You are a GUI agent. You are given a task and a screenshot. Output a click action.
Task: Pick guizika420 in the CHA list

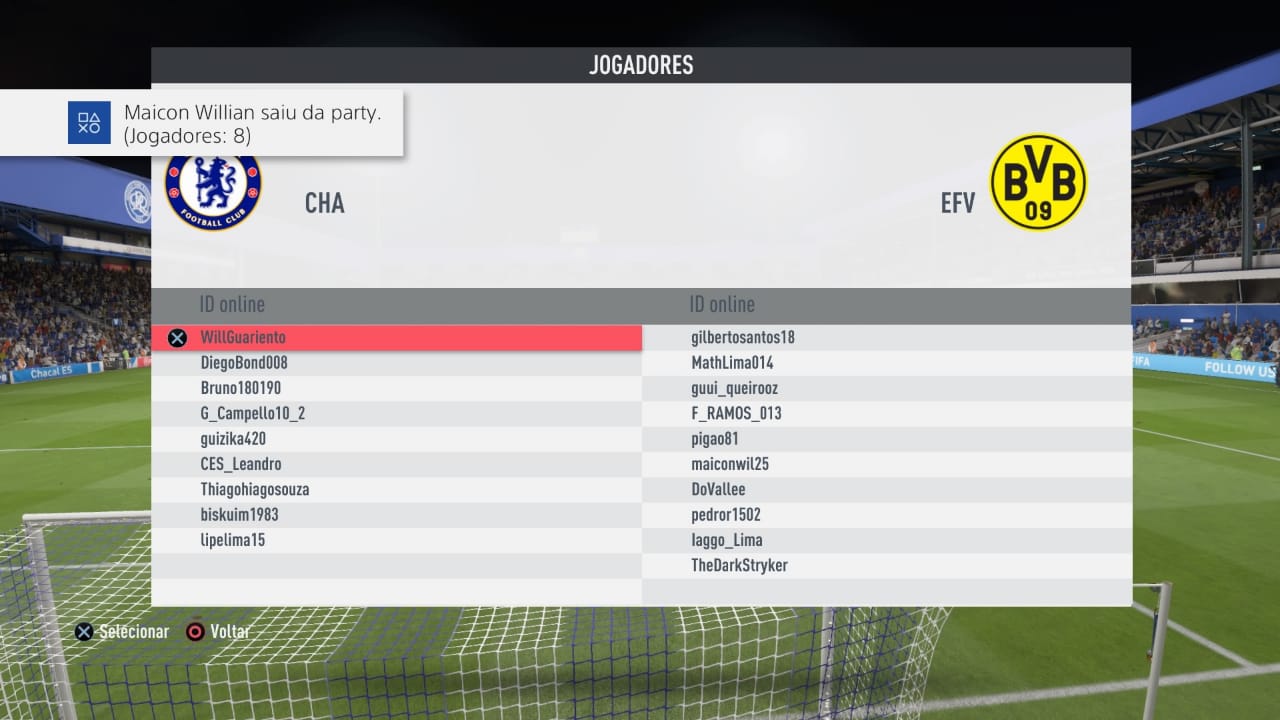pyautogui.click(x=233, y=439)
